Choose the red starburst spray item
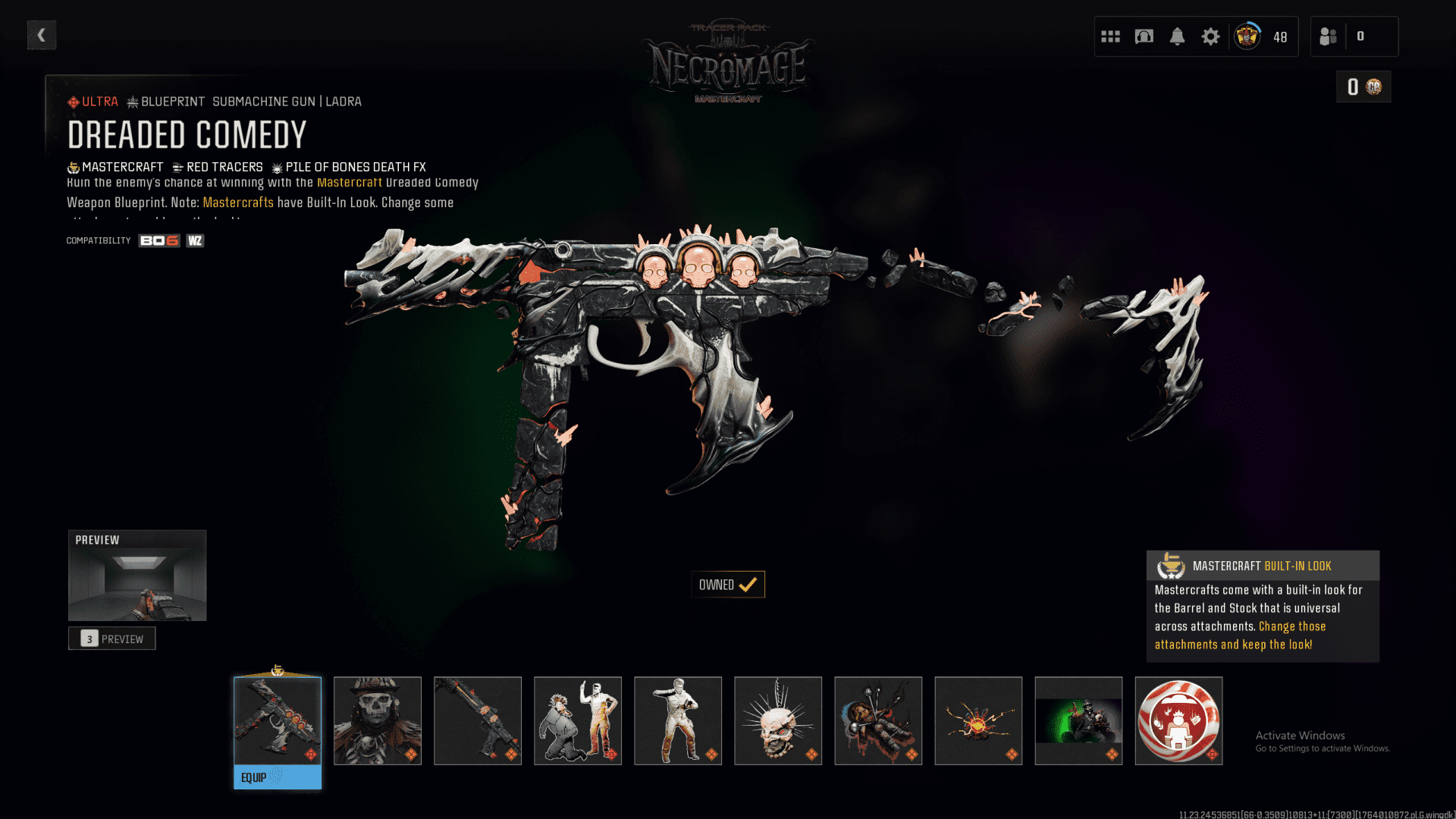This screenshot has height=819, width=1456. coord(978,720)
